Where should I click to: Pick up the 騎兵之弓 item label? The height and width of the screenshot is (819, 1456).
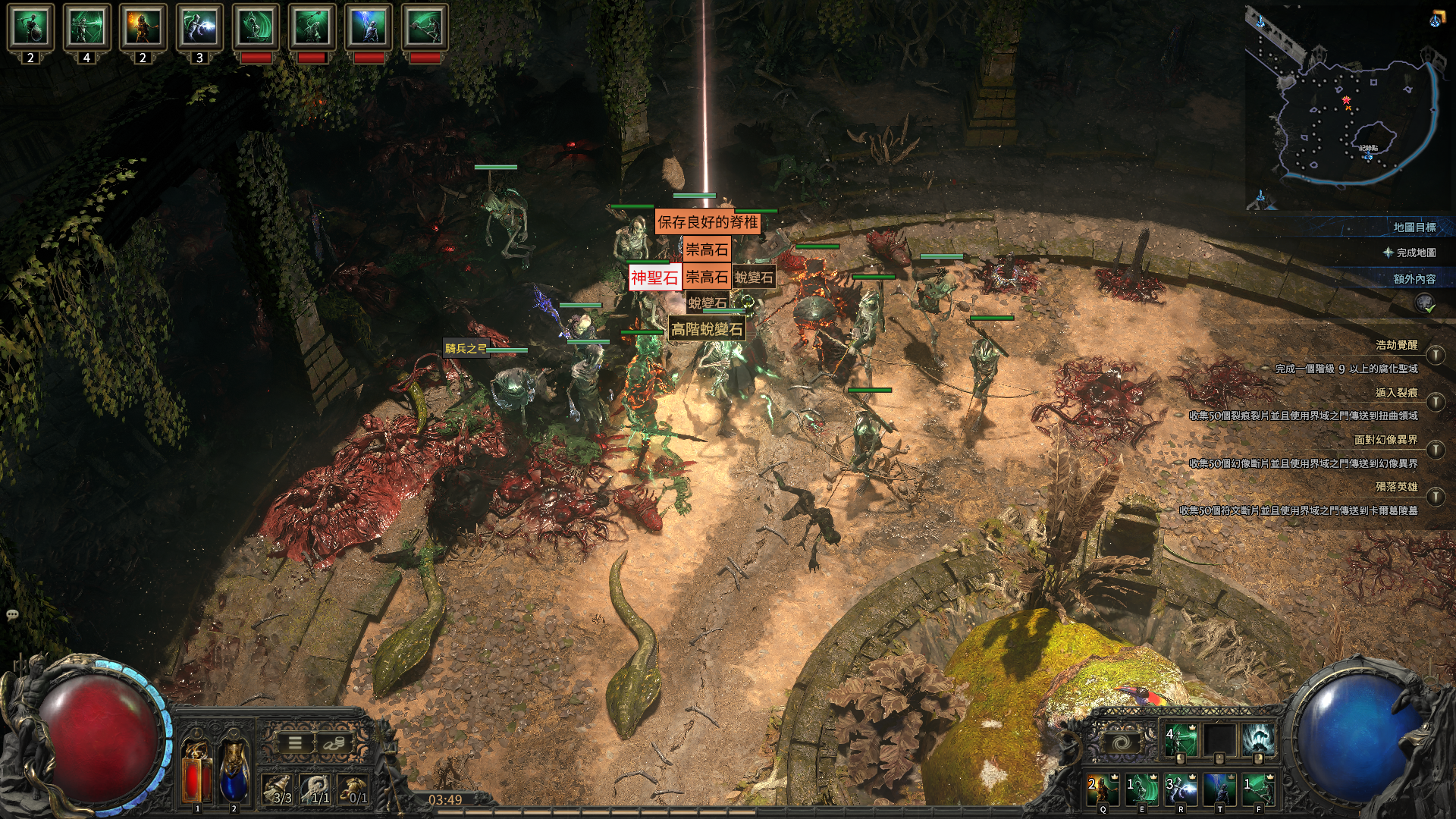(465, 348)
